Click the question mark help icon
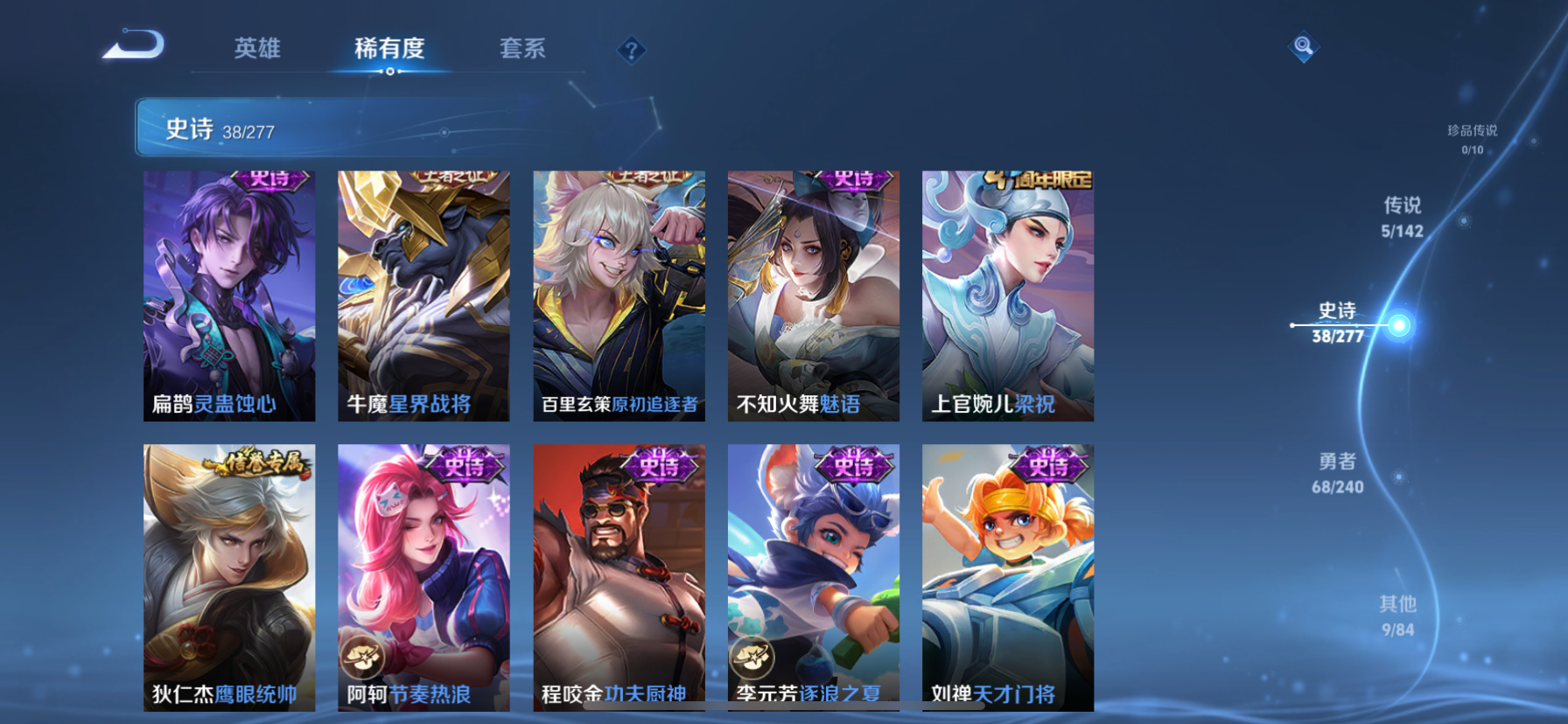The image size is (1568, 724). pos(630,50)
